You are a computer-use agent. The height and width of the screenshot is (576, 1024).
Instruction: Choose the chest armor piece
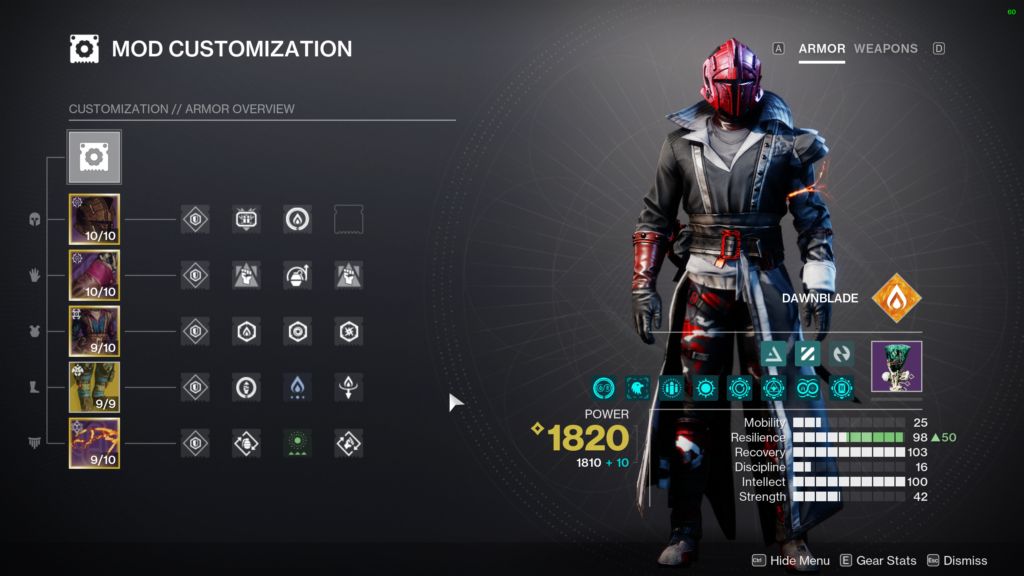(x=94, y=331)
